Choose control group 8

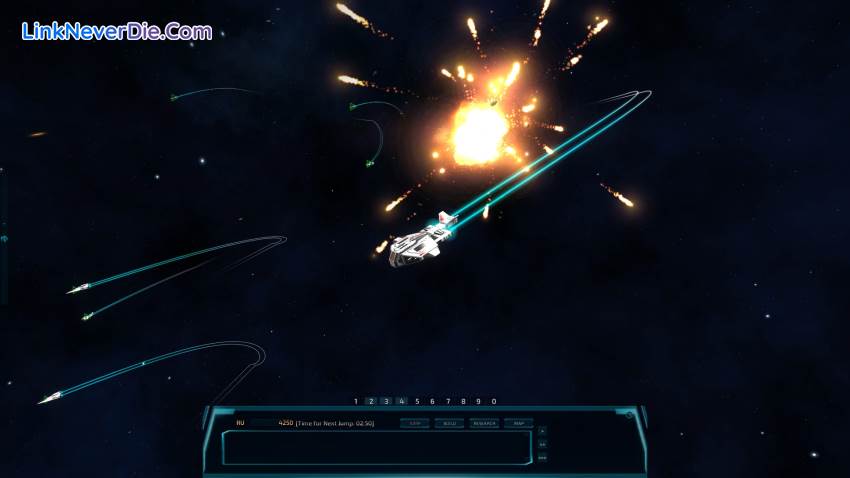pos(463,401)
